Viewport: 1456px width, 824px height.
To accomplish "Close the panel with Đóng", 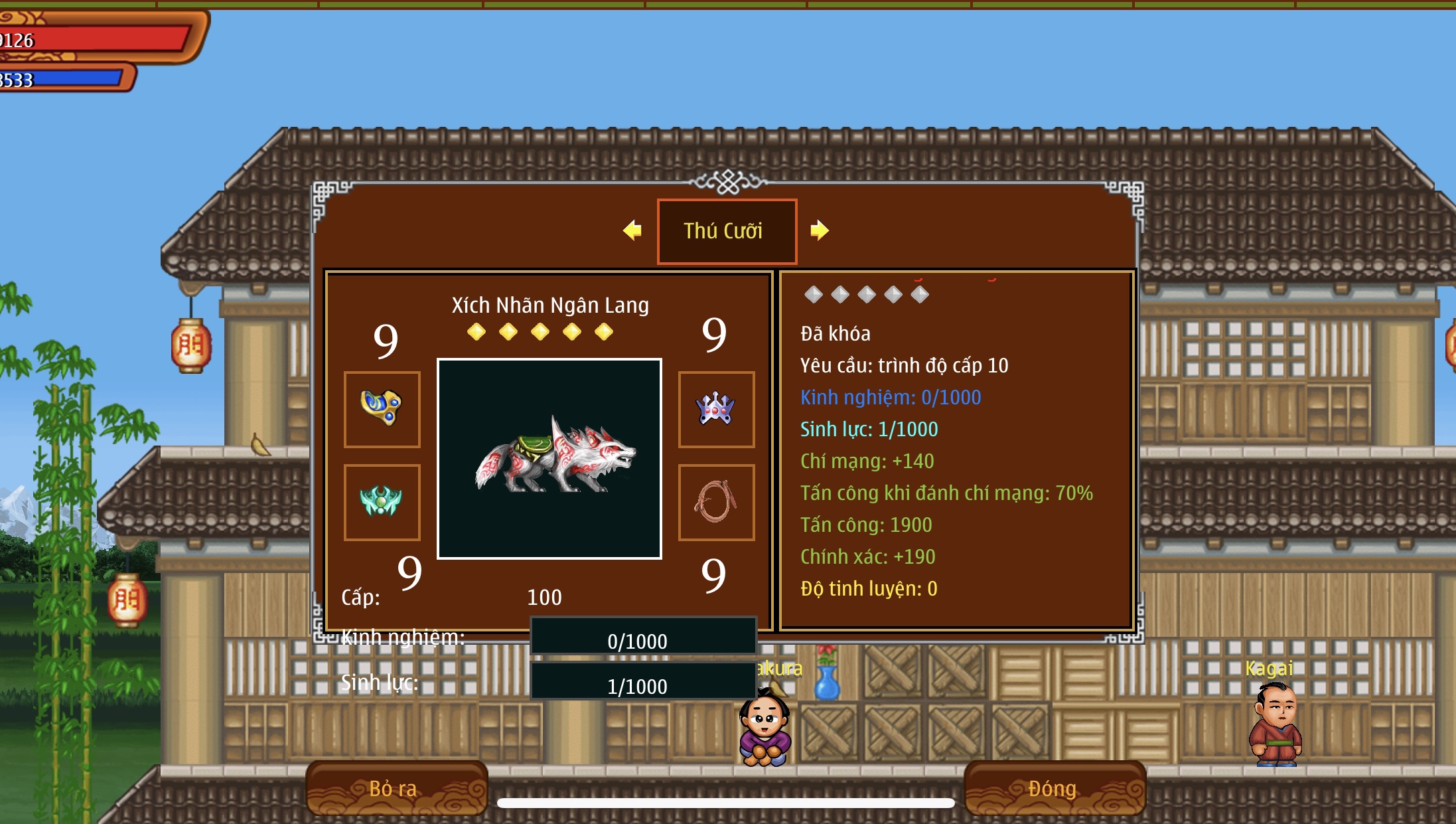I will (x=1054, y=788).
